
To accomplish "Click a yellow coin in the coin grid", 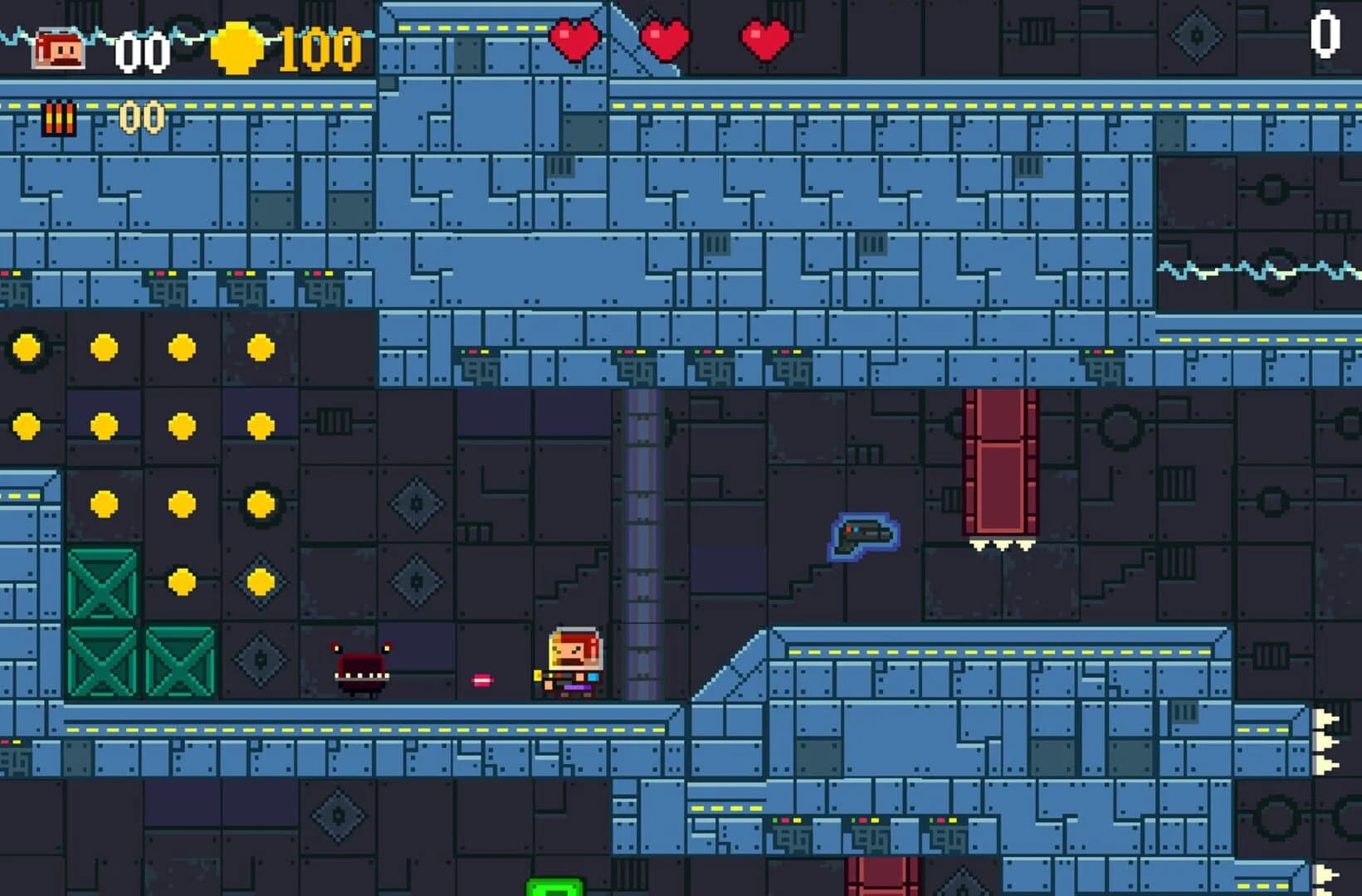I will (x=102, y=347).
